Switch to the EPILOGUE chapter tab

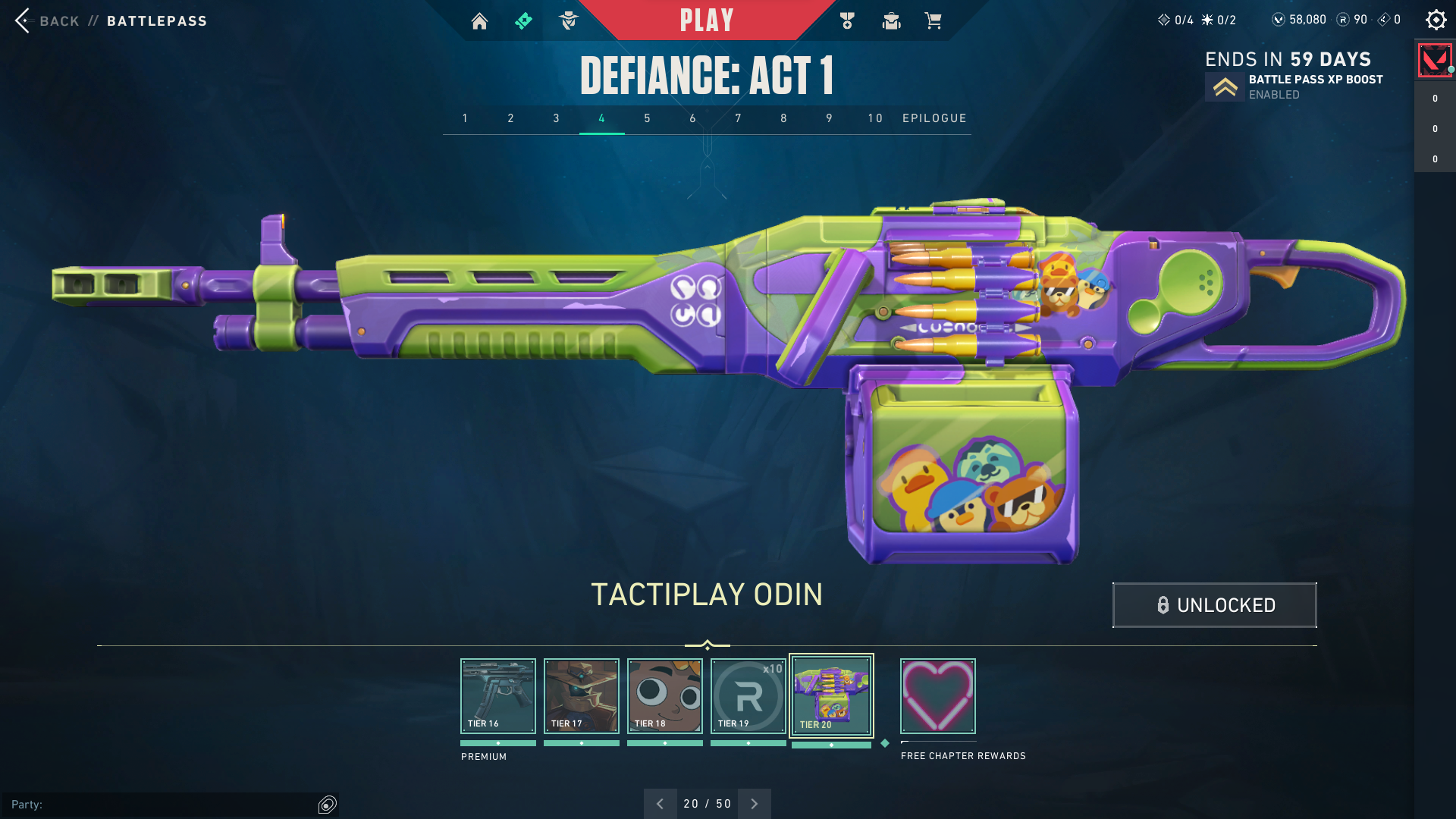click(x=934, y=118)
